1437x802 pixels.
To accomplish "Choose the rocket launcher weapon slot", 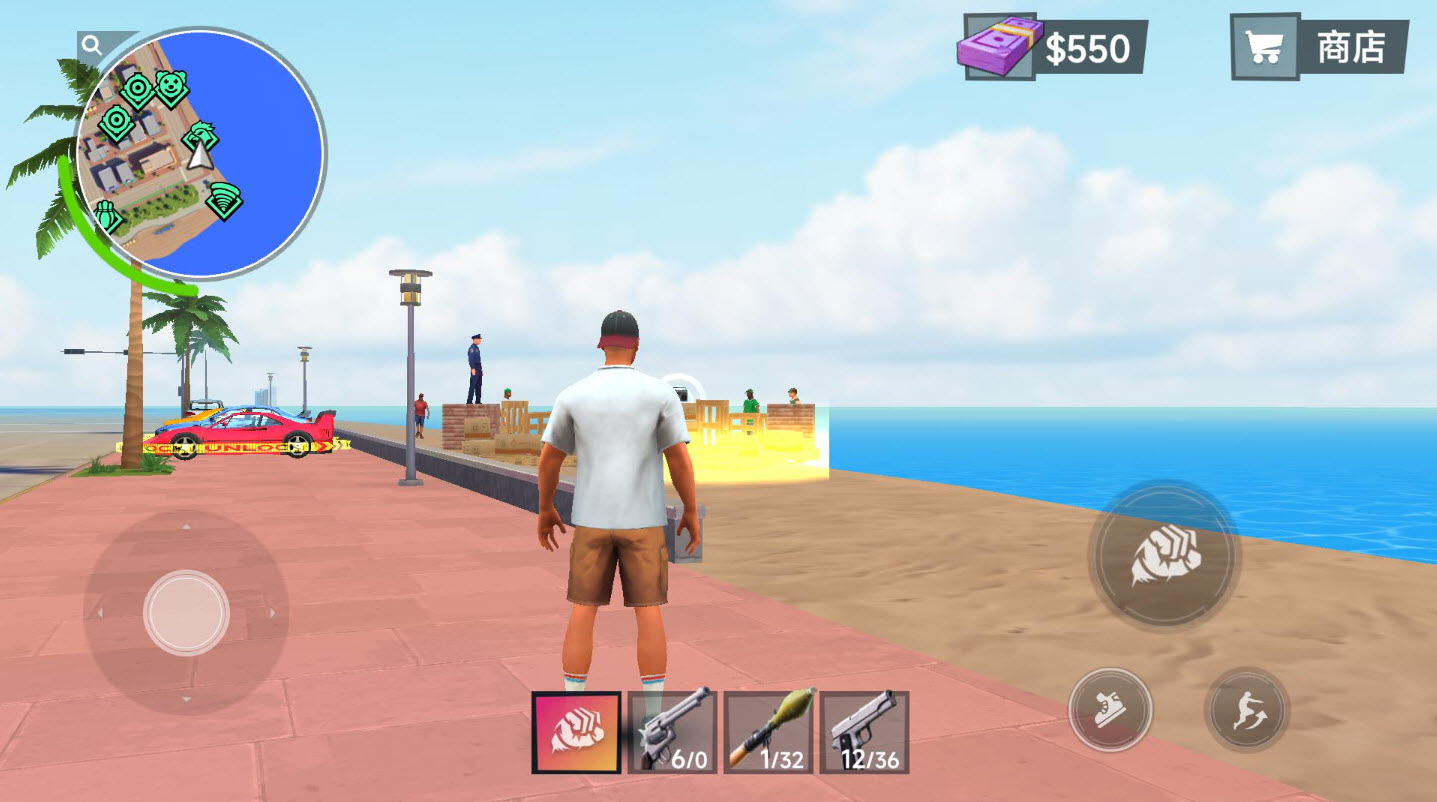I will pos(768,733).
